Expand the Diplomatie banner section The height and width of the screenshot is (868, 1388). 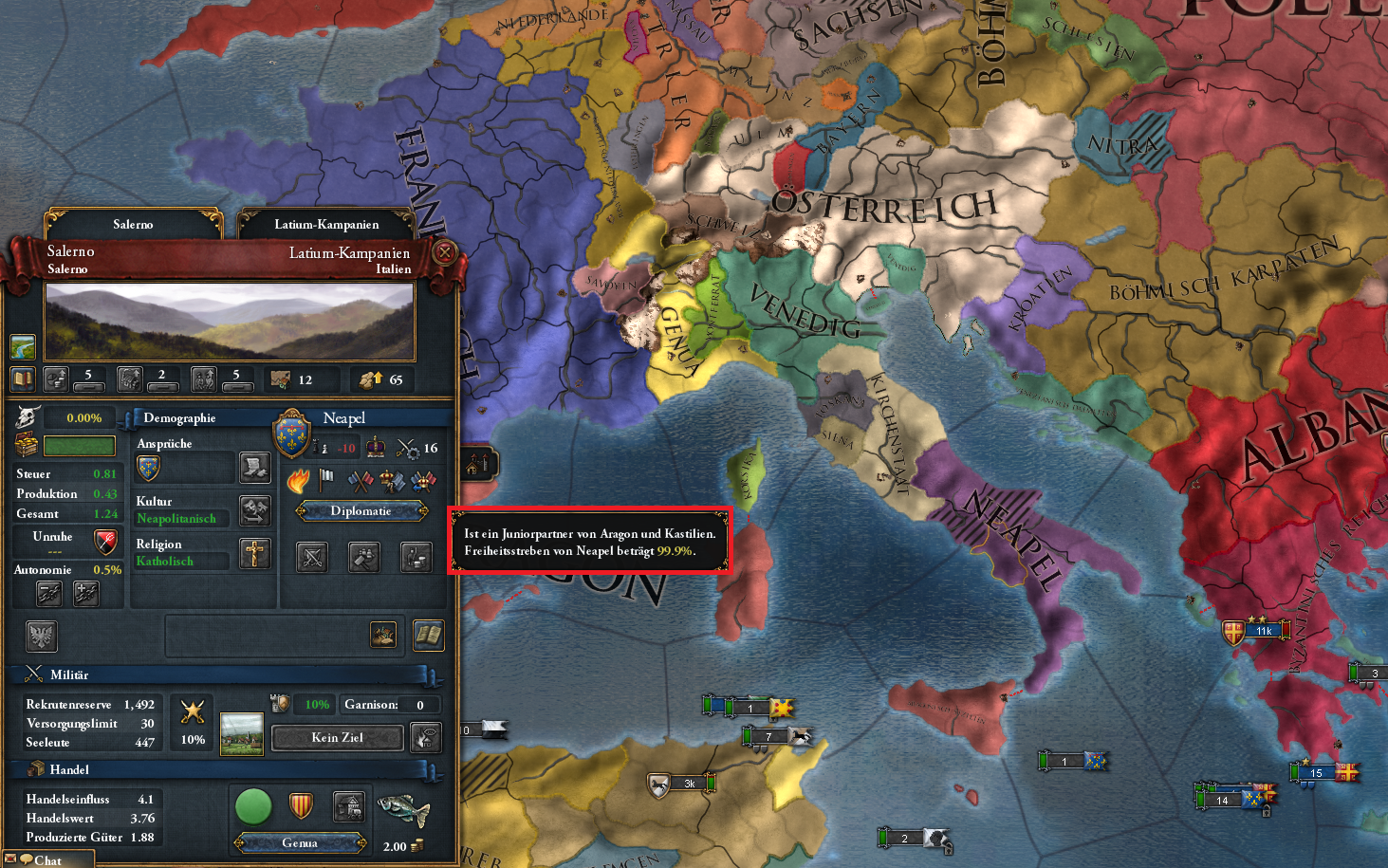(362, 510)
